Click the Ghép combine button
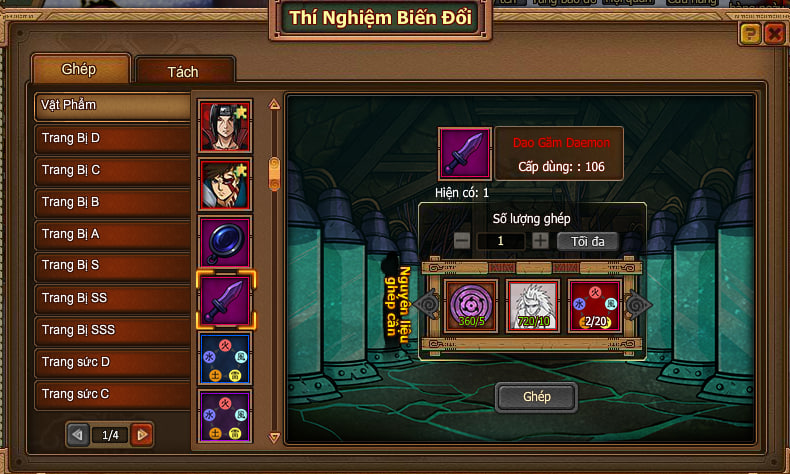The image size is (790, 474). (x=537, y=397)
